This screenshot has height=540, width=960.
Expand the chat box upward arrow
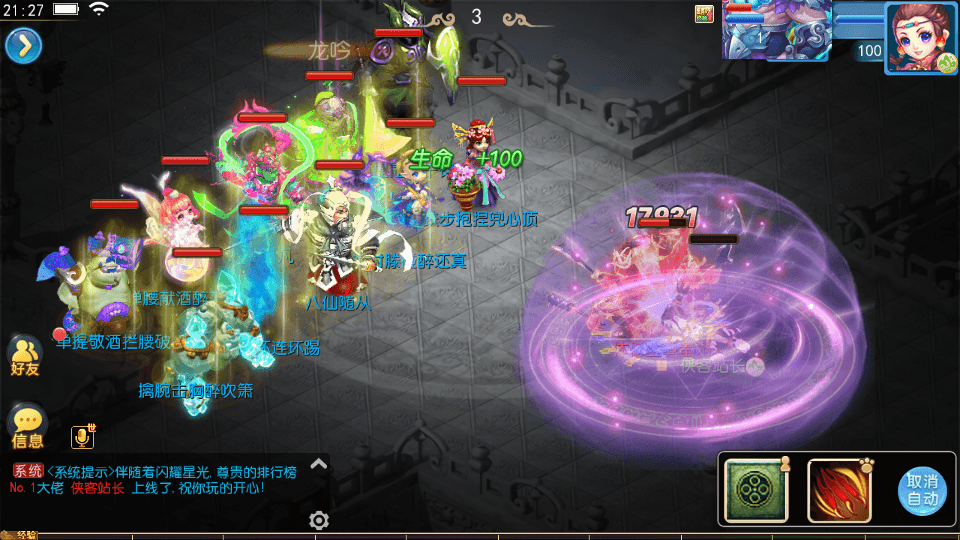[318, 463]
